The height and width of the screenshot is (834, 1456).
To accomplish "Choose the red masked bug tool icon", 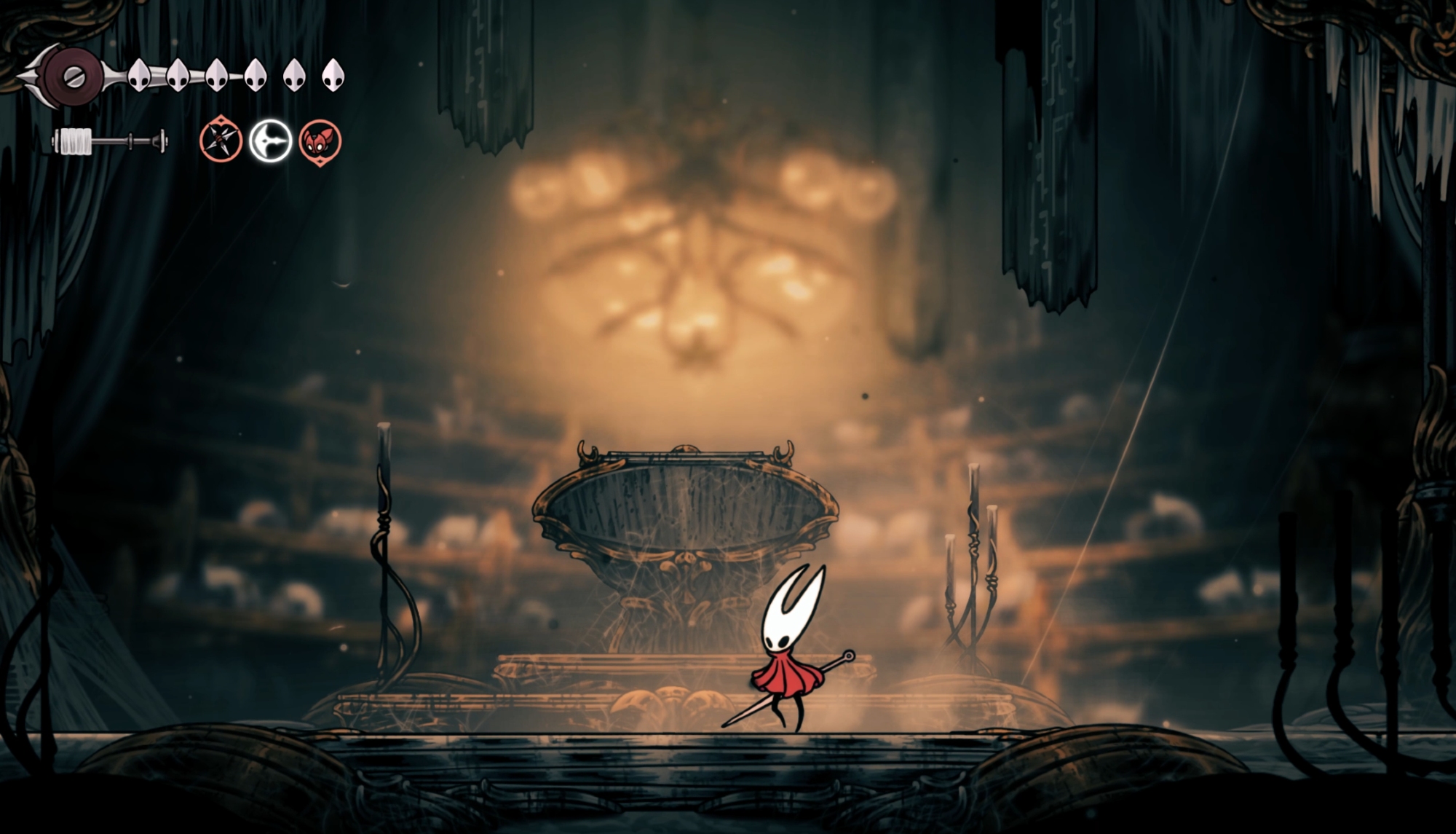I will 320,141.
